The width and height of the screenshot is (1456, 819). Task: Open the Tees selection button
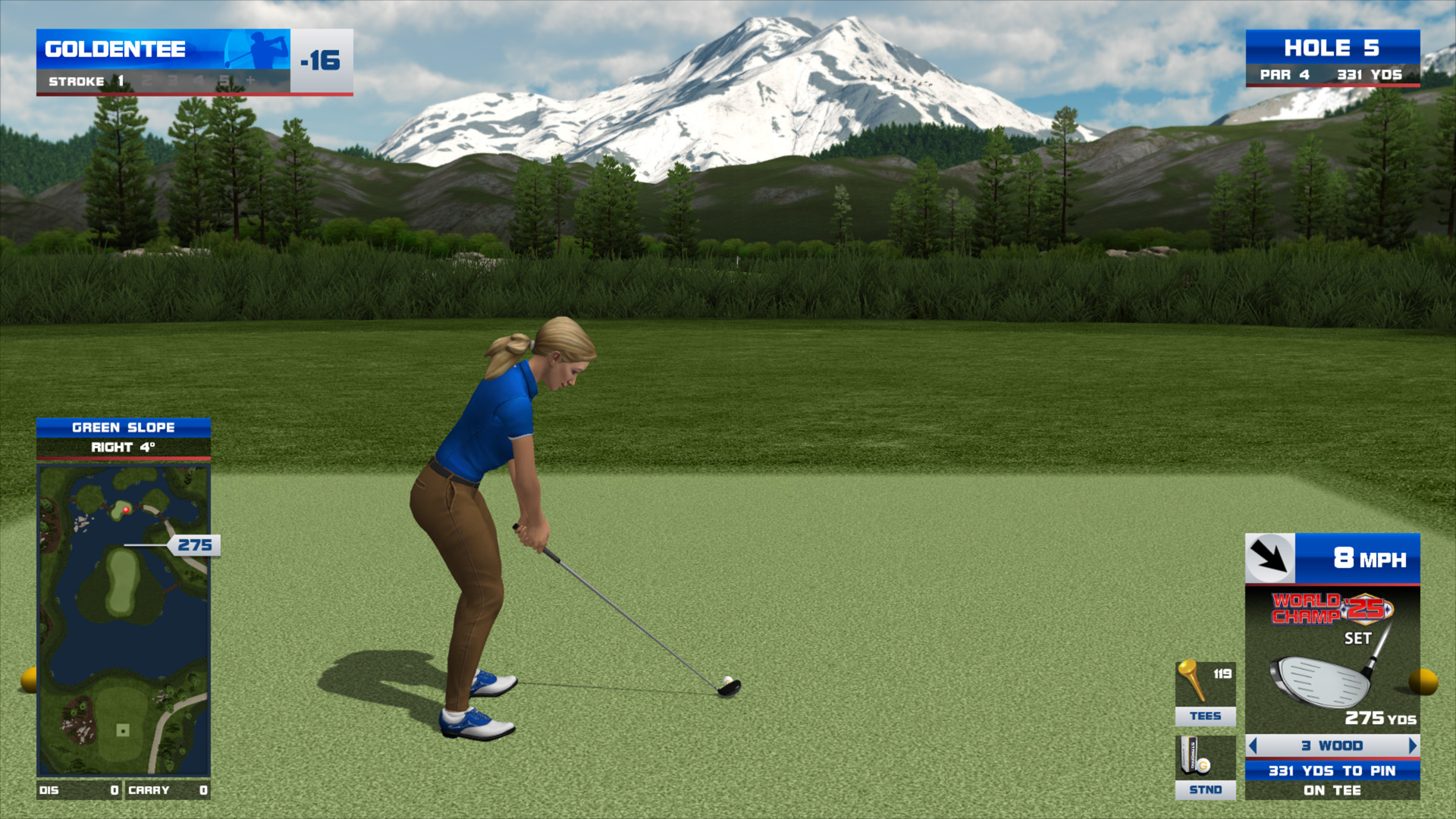(1205, 694)
